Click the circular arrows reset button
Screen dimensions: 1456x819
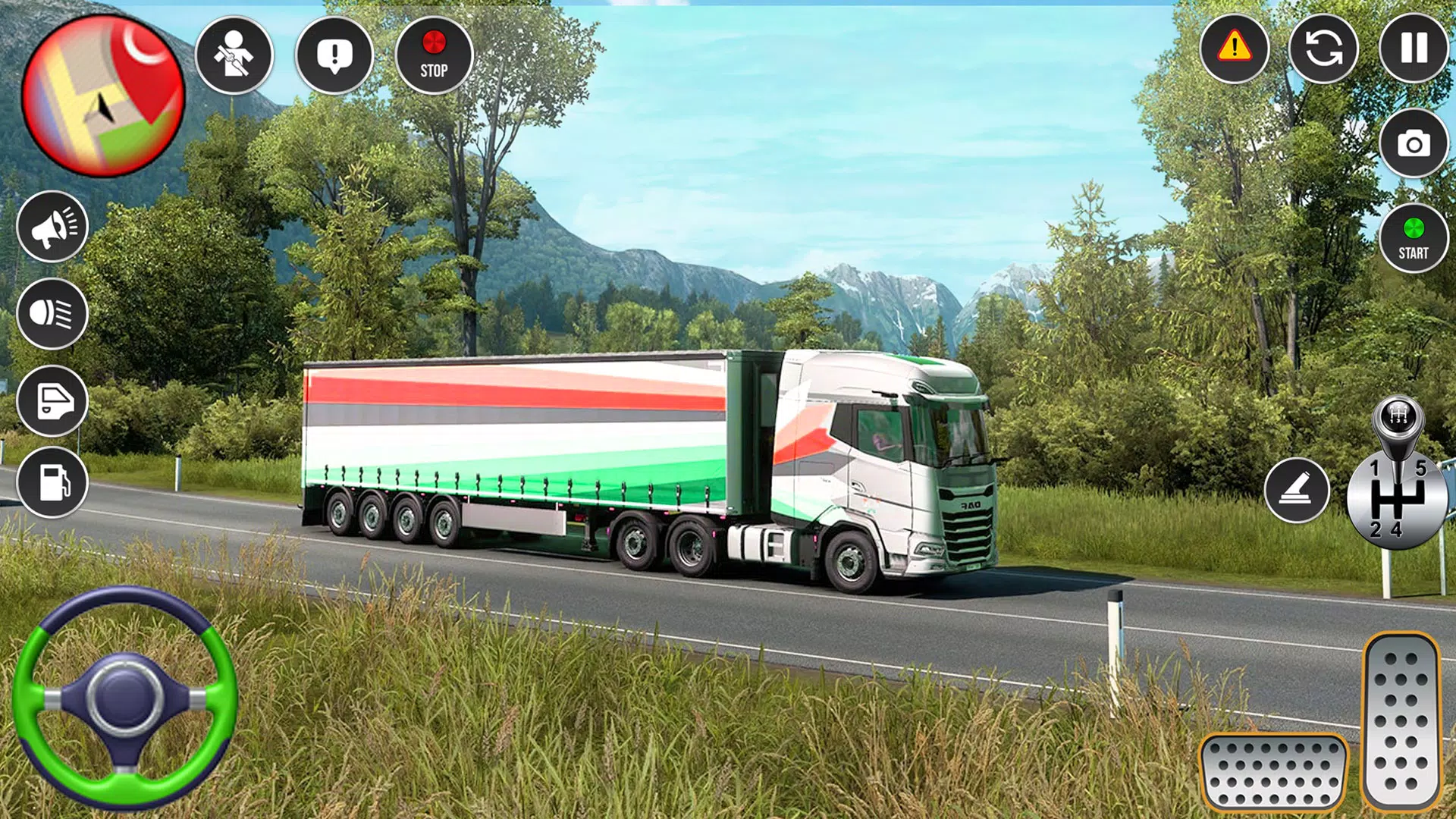click(x=1323, y=48)
